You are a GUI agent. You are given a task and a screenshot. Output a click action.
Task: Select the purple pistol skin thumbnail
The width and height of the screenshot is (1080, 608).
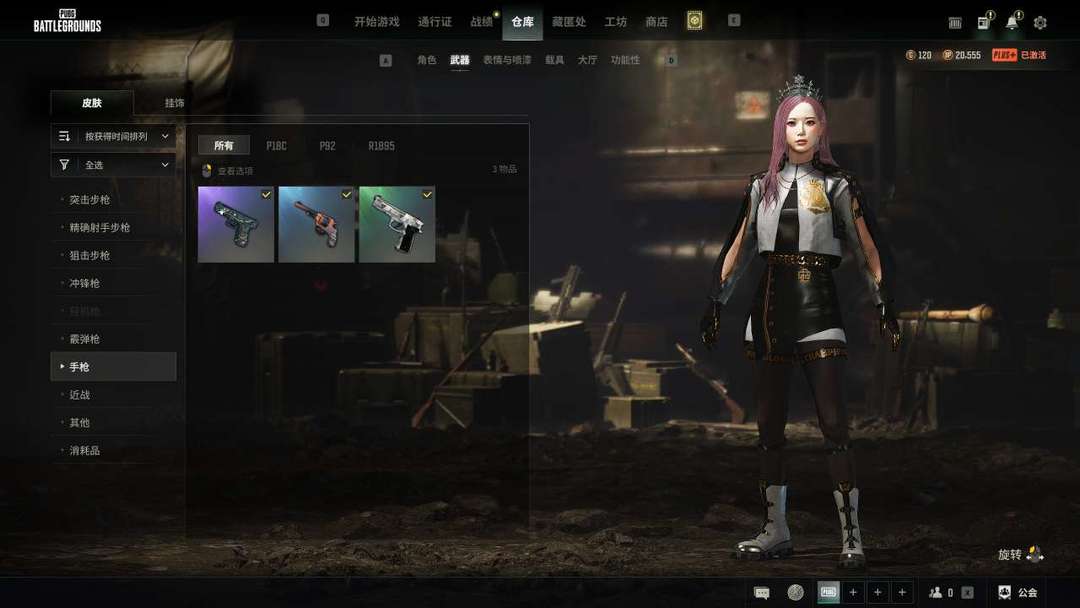pos(236,225)
